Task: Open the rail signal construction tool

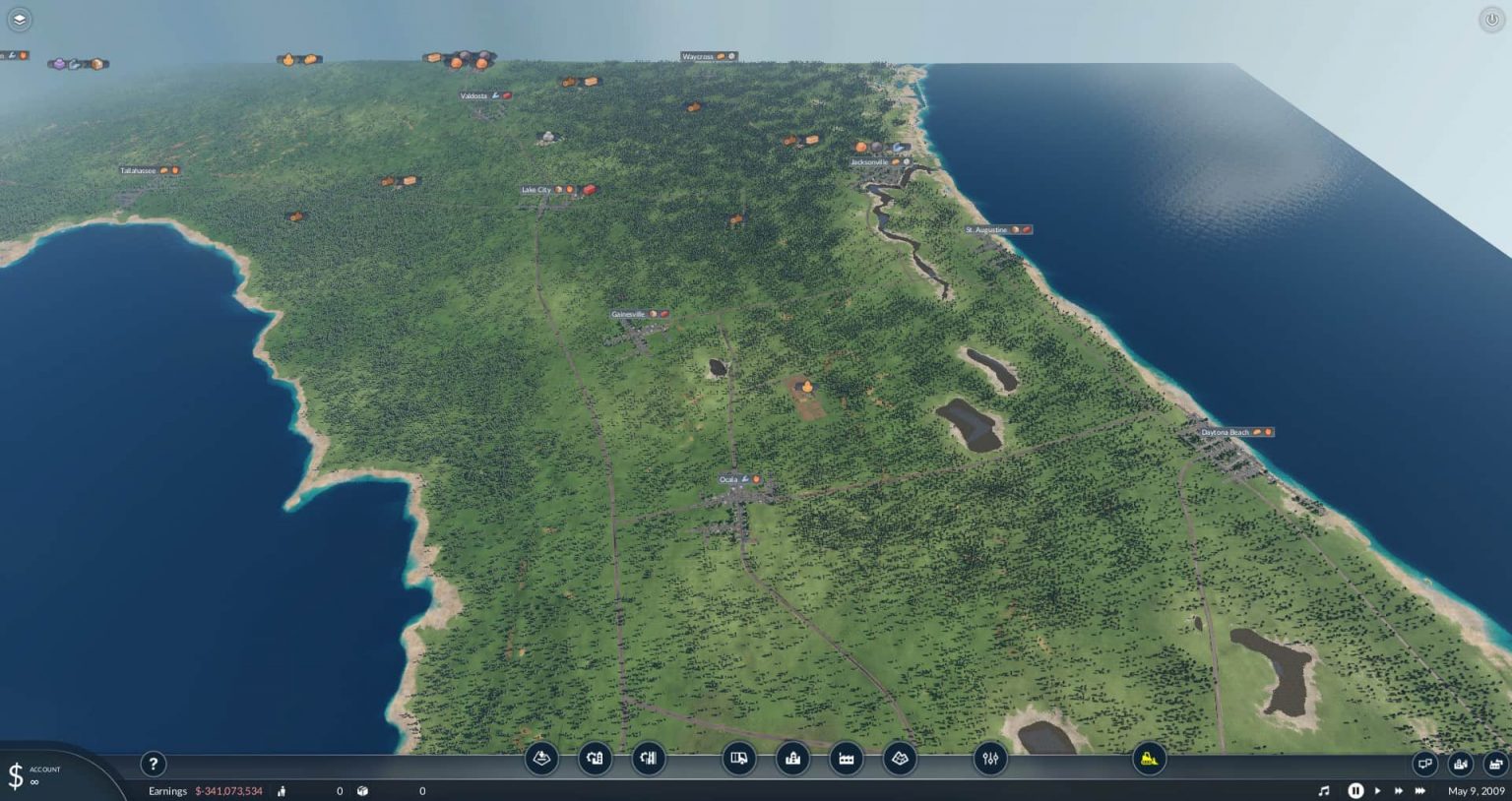Action: 647,759
